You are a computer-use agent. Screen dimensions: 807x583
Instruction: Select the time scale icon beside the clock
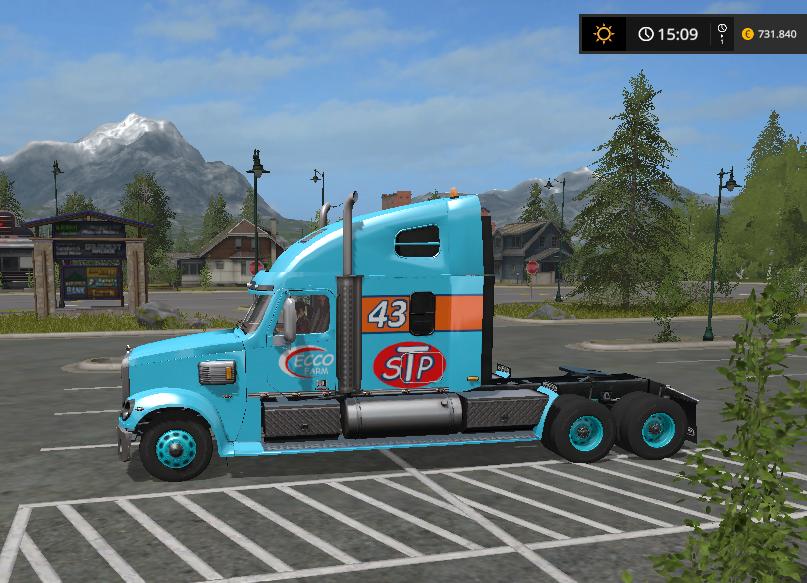[x=721, y=34]
